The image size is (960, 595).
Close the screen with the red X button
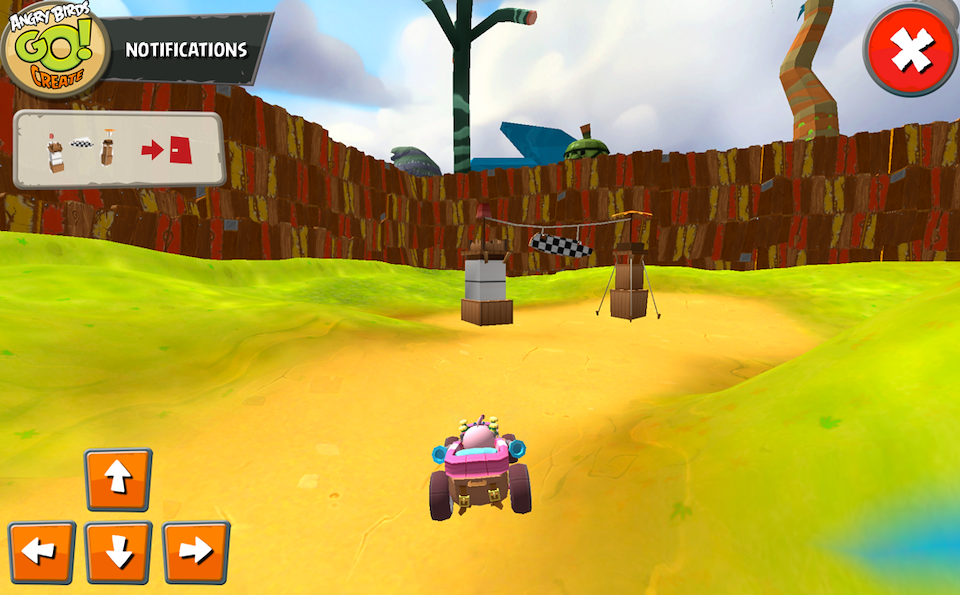[911, 49]
